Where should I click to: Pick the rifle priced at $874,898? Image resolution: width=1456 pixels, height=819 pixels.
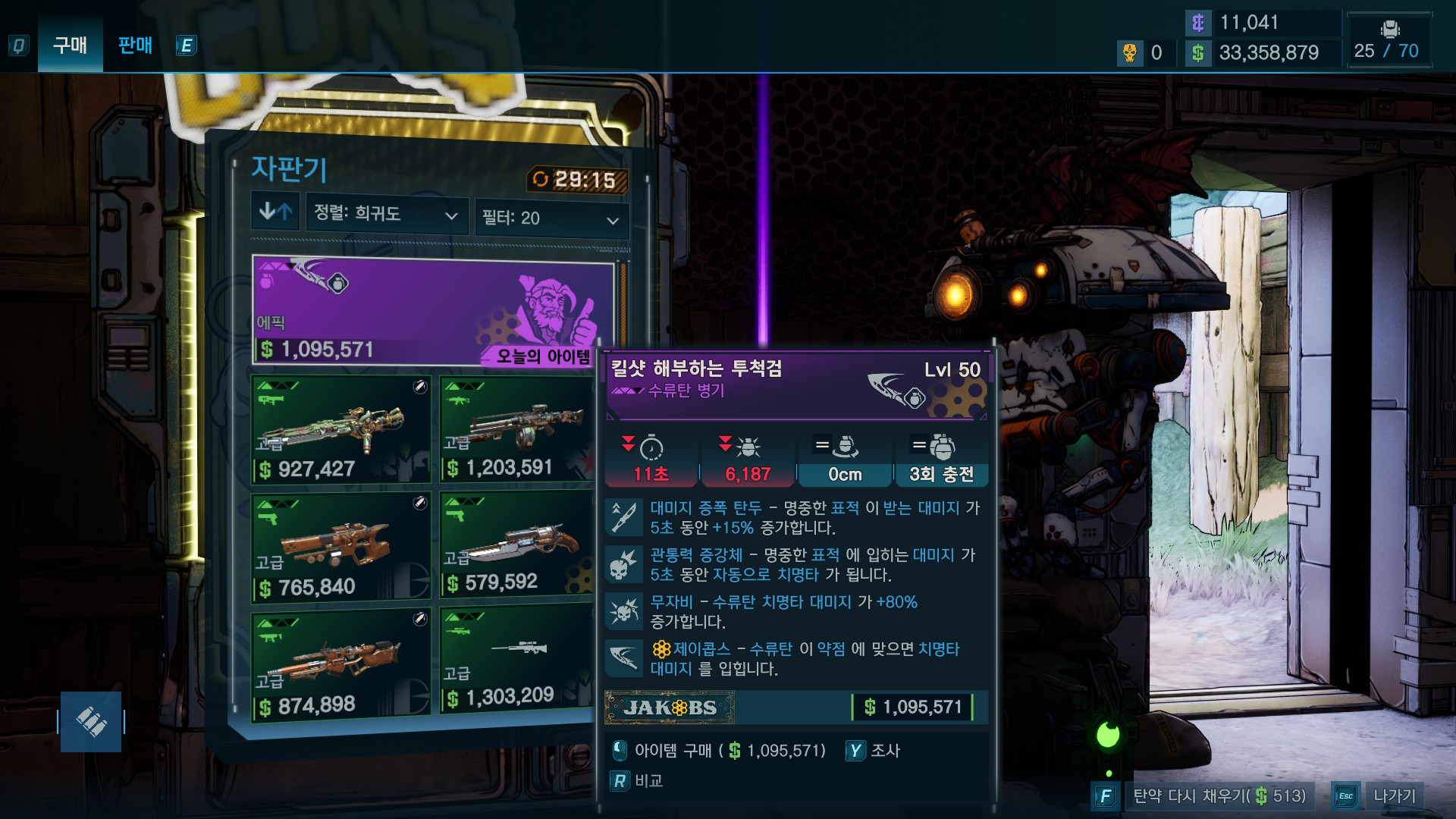tap(341, 664)
